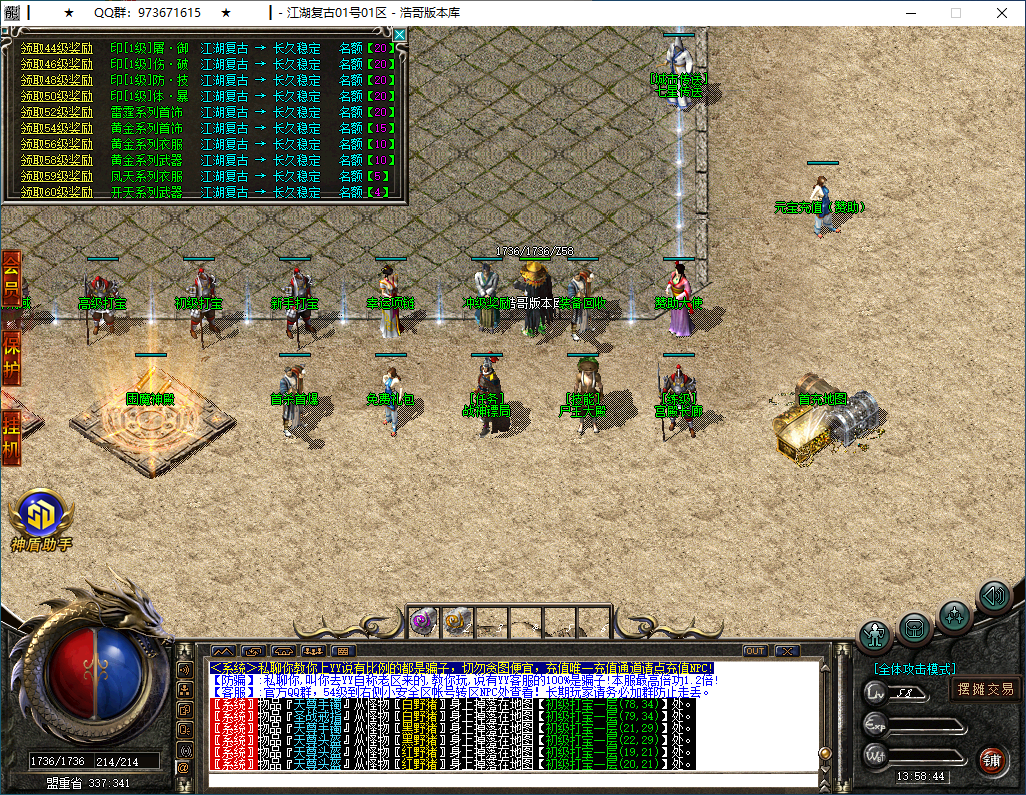The height and width of the screenshot is (795, 1026).
Task: Click the OUT button above chat
Action: (x=755, y=651)
